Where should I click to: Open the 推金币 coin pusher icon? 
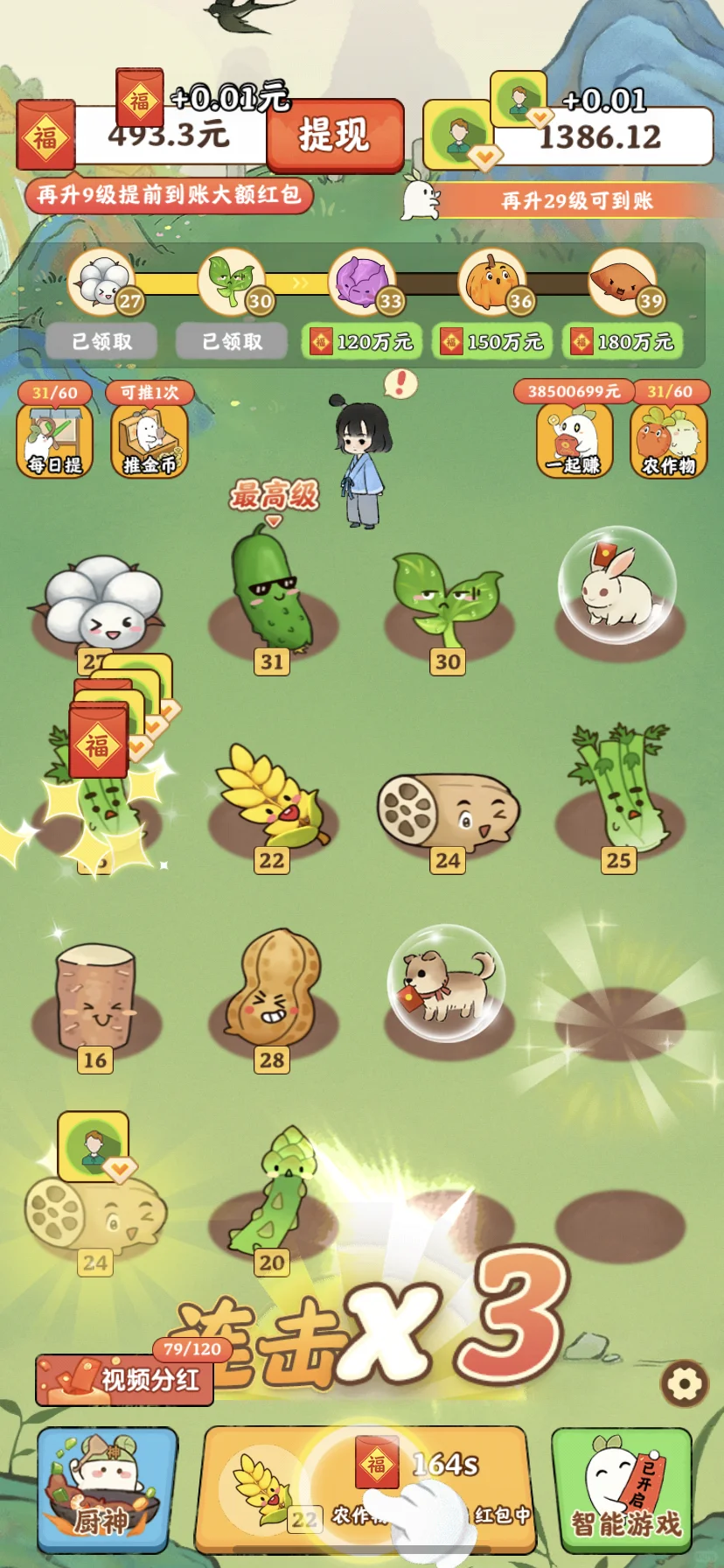point(149,440)
